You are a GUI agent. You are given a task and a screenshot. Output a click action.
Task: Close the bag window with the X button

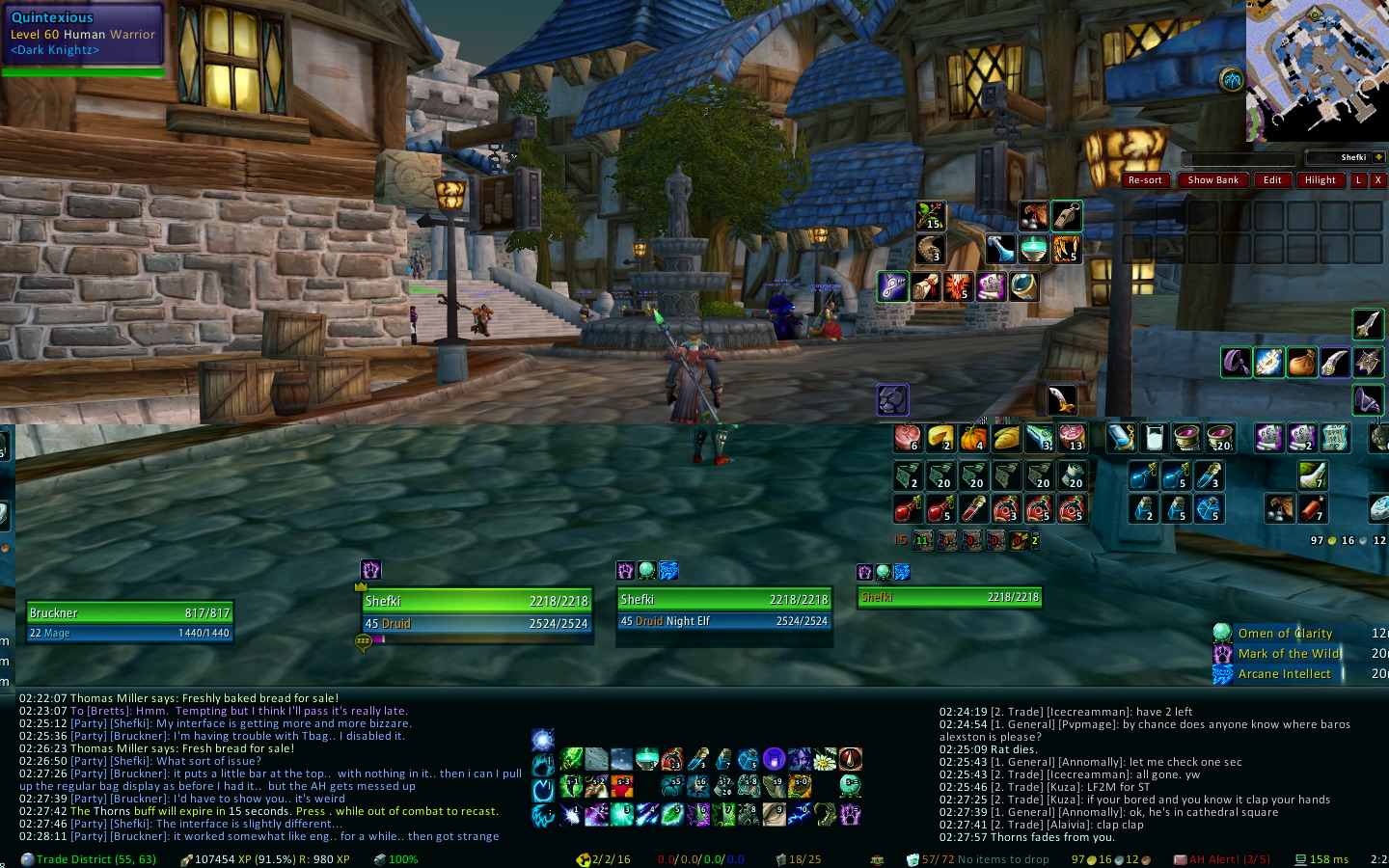[x=1377, y=180]
